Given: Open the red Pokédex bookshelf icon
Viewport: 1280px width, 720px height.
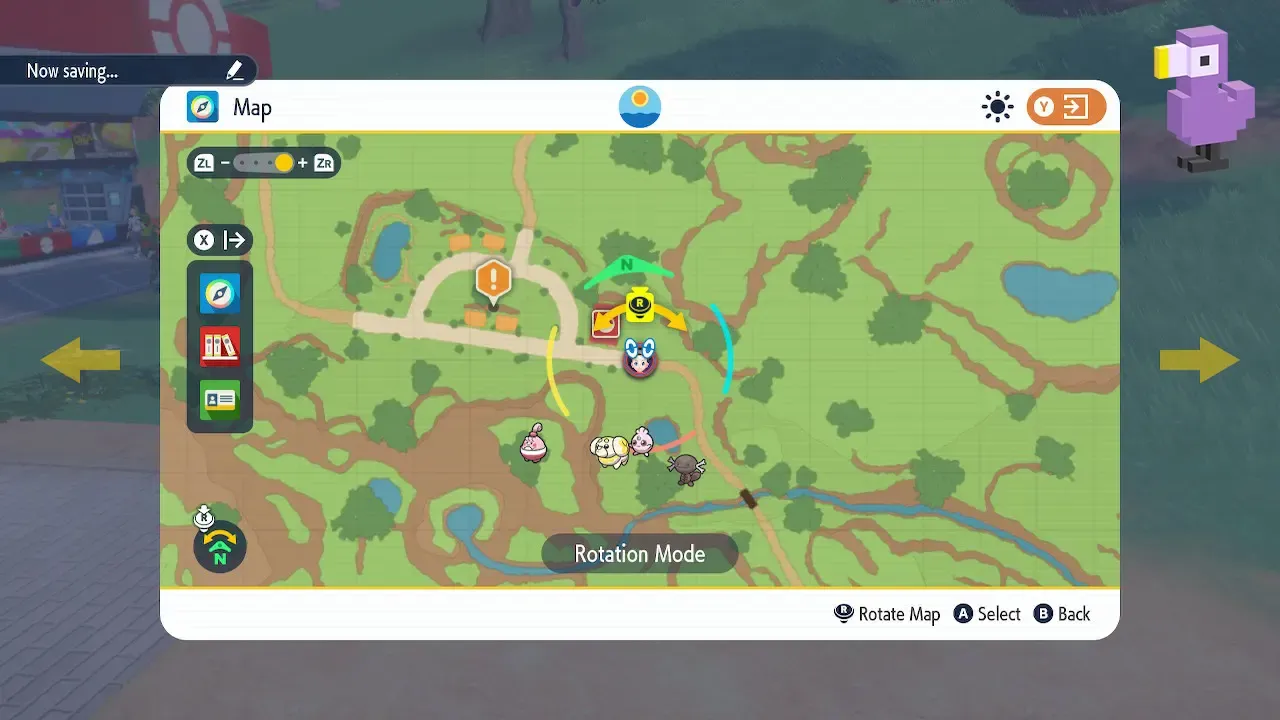Looking at the screenshot, I should point(219,347).
